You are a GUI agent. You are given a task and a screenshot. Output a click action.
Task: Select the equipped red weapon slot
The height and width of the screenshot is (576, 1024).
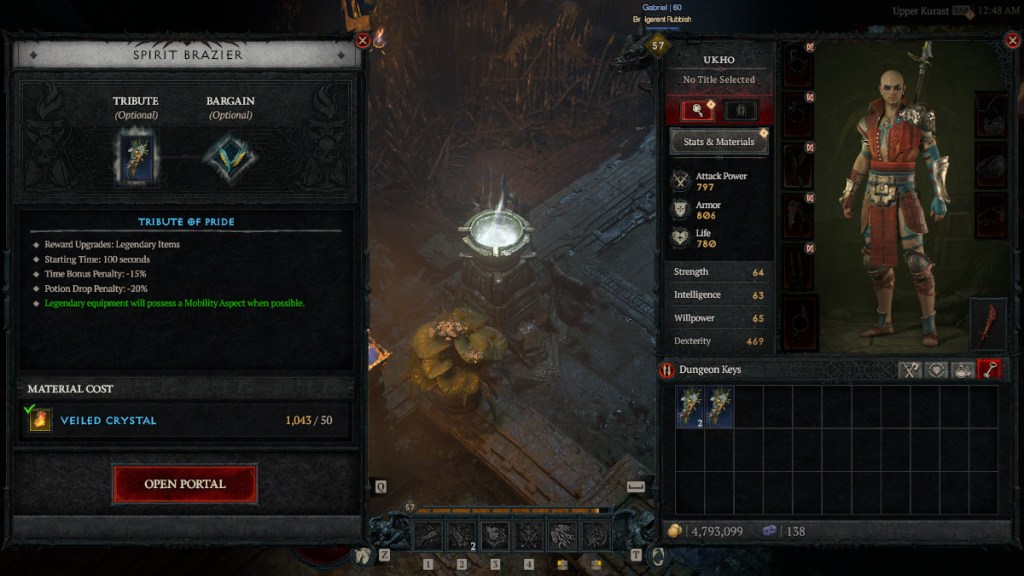click(989, 324)
